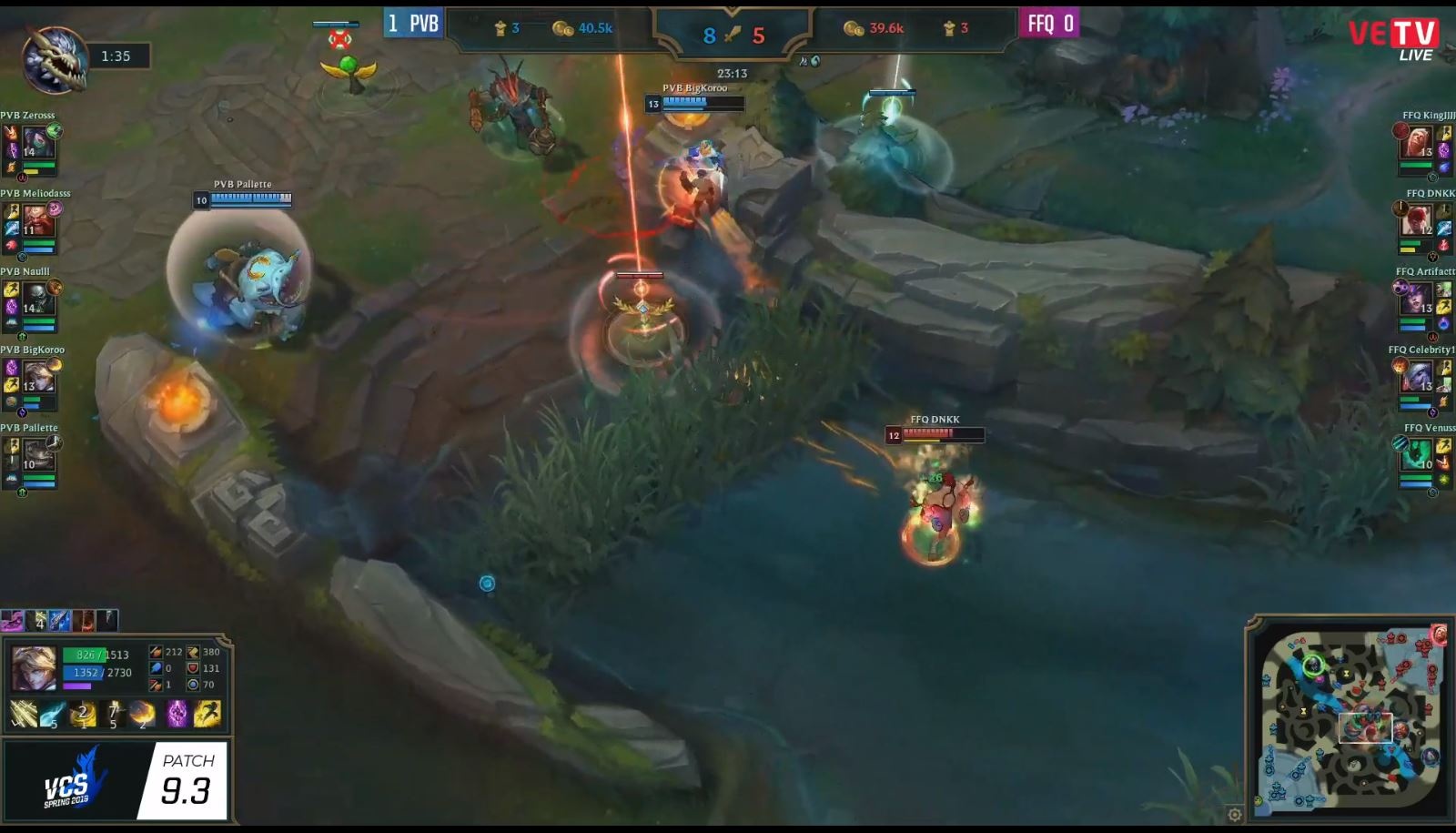The height and width of the screenshot is (833, 1456).
Task: Click the dragon respawn timer icon
Action: 55,58
